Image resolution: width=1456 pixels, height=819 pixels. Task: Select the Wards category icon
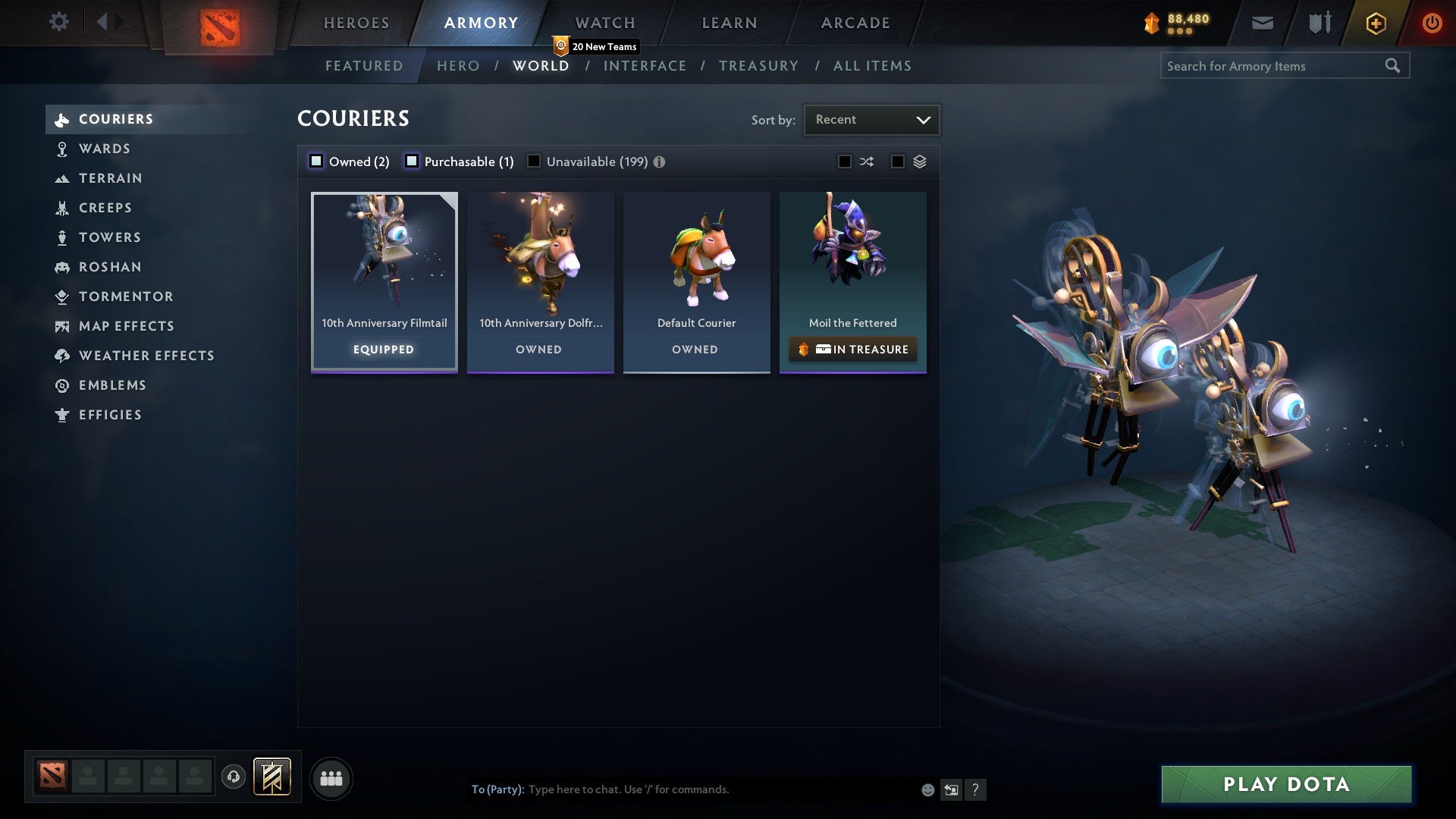pos(62,149)
